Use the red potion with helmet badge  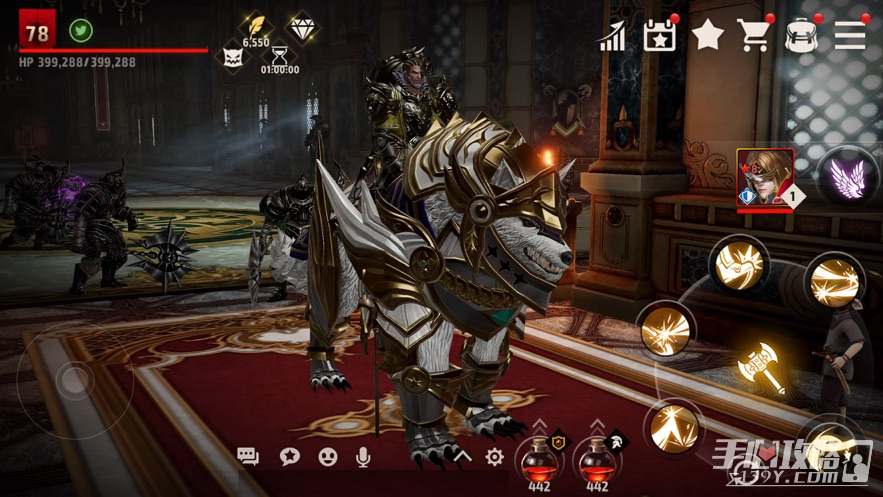pos(598,460)
